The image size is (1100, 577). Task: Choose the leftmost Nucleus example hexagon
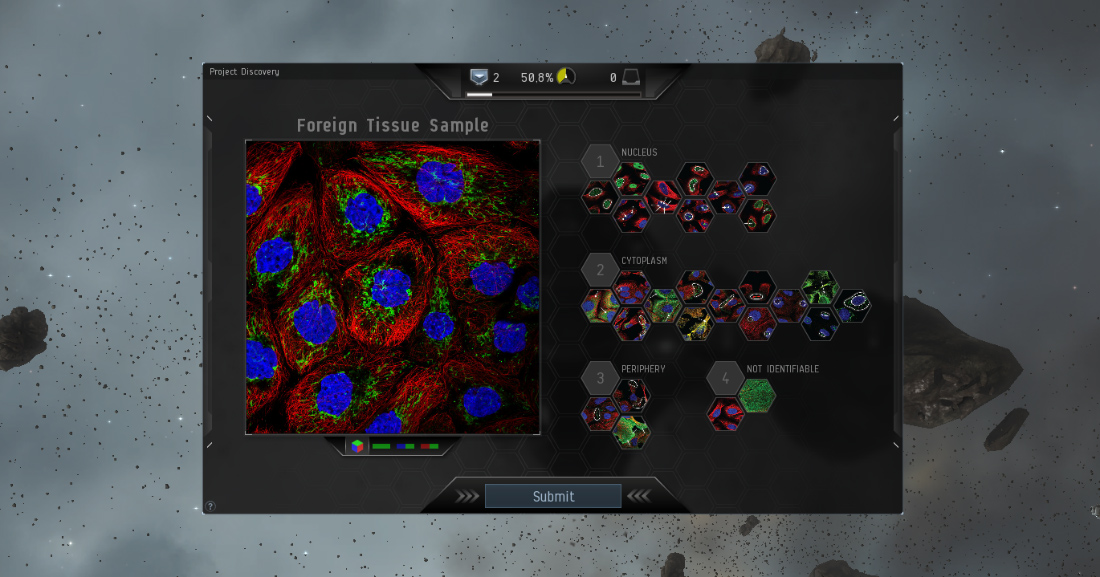click(599, 196)
